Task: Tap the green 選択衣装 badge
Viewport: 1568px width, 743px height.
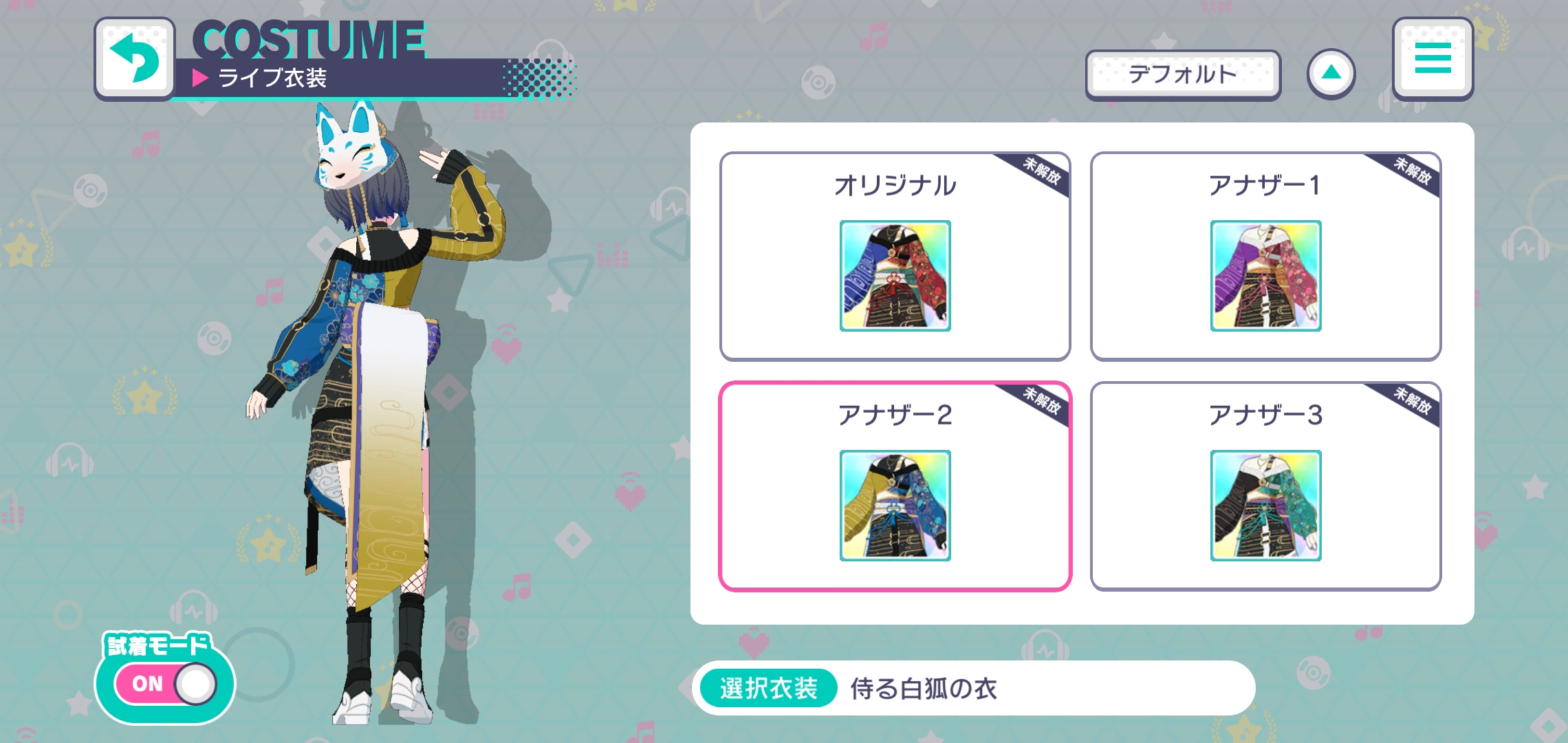Action: (765, 687)
